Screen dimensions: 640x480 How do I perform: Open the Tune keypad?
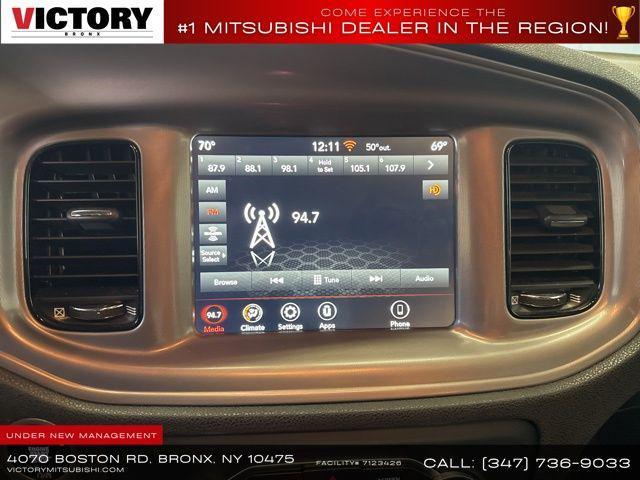point(326,281)
